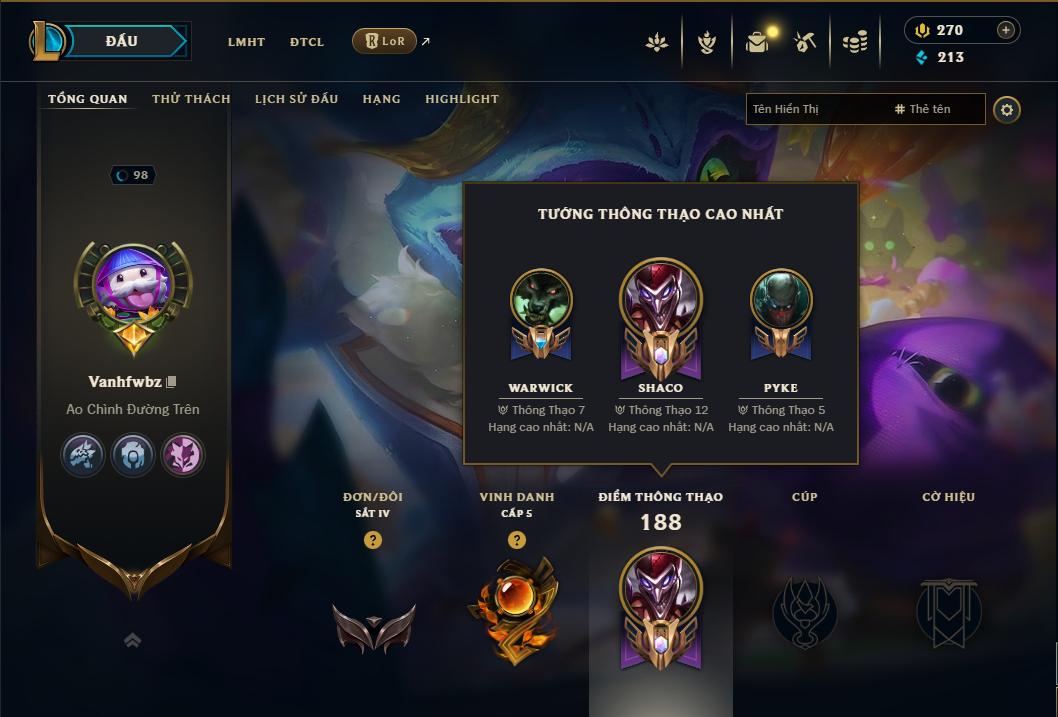Open the crafting hammer icon
This screenshot has width=1058, height=717.
coord(805,42)
